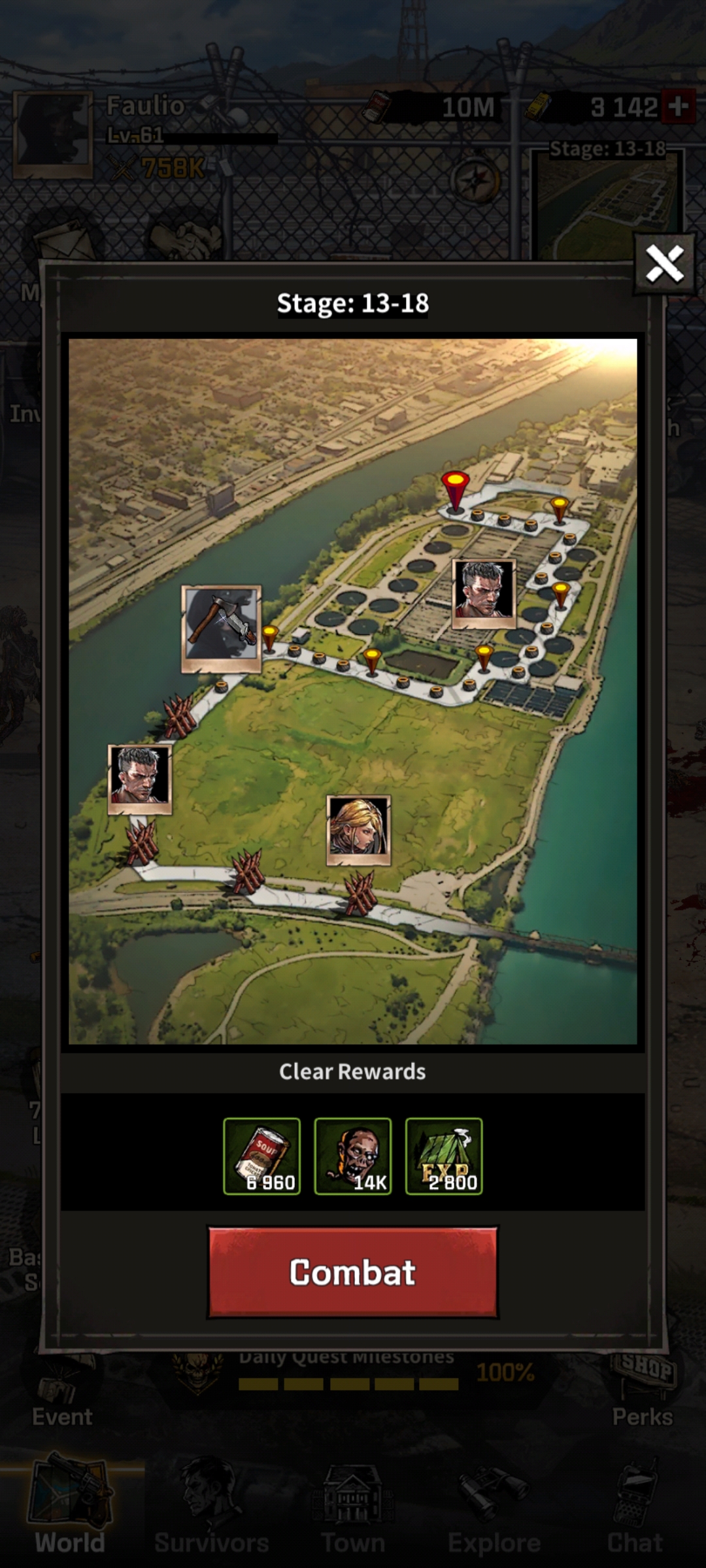Open the Town tab
The width and height of the screenshot is (706, 1568).
(x=352, y=1509)
